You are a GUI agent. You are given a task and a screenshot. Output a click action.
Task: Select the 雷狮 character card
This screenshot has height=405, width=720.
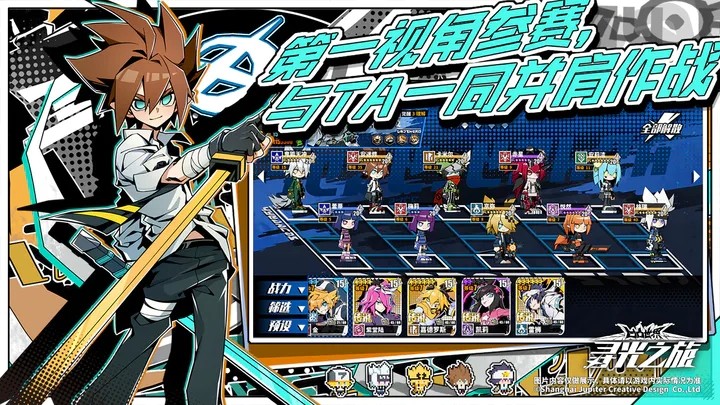[x=540, y=301]
